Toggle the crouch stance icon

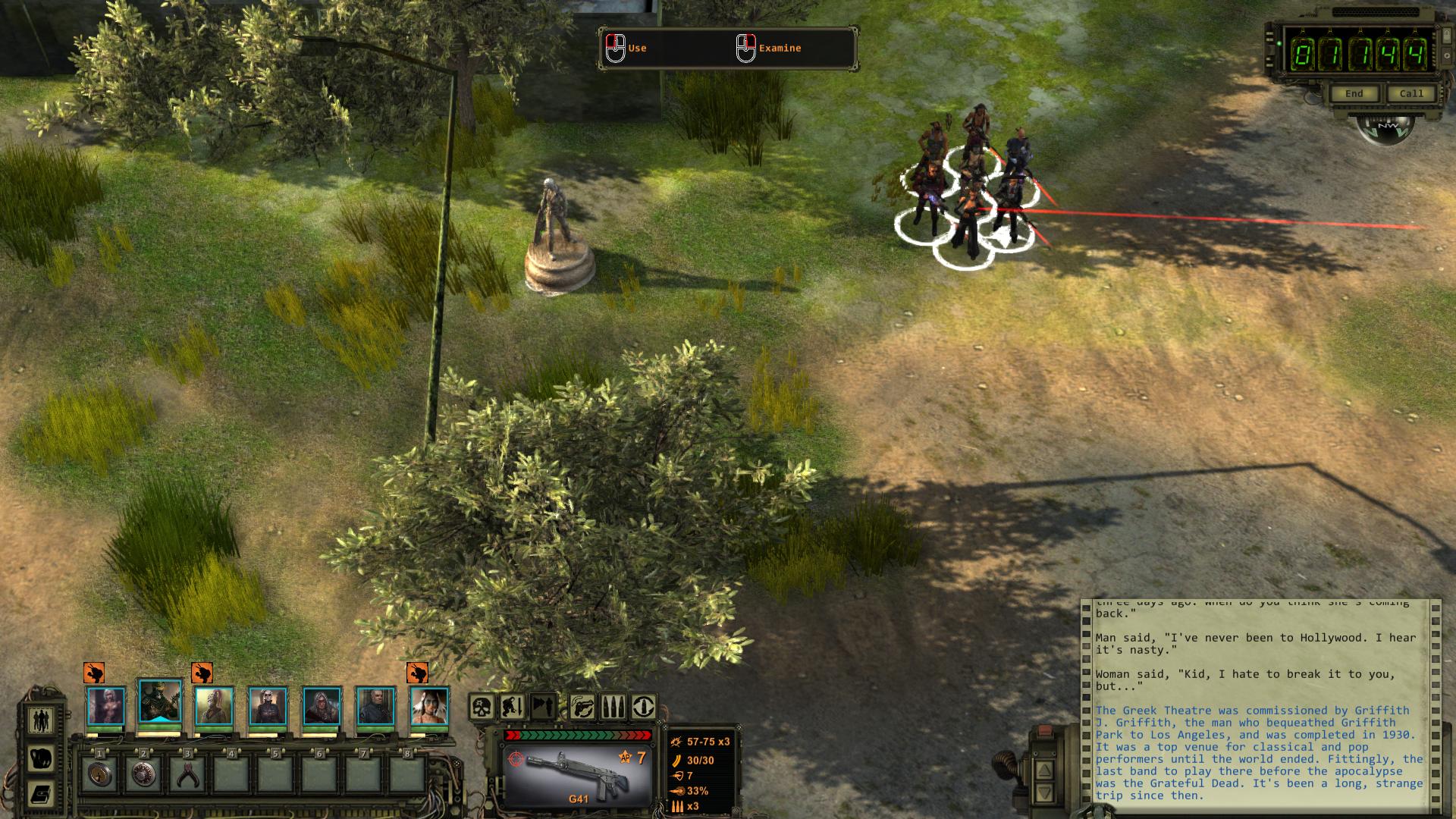tap(514, 708)
